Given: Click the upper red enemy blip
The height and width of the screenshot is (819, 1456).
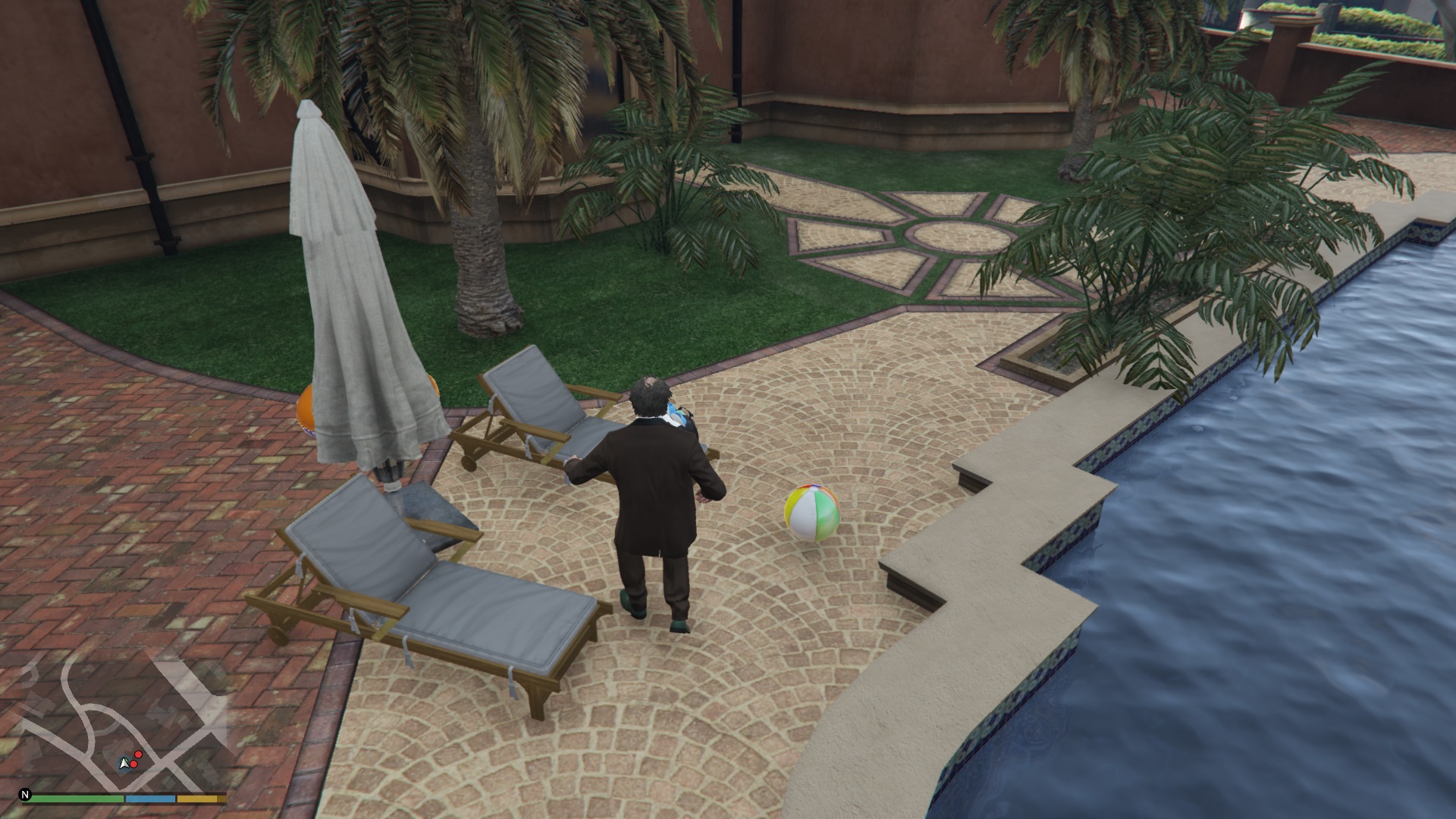Looking at the screenshot, I should (x=138, y=755).
